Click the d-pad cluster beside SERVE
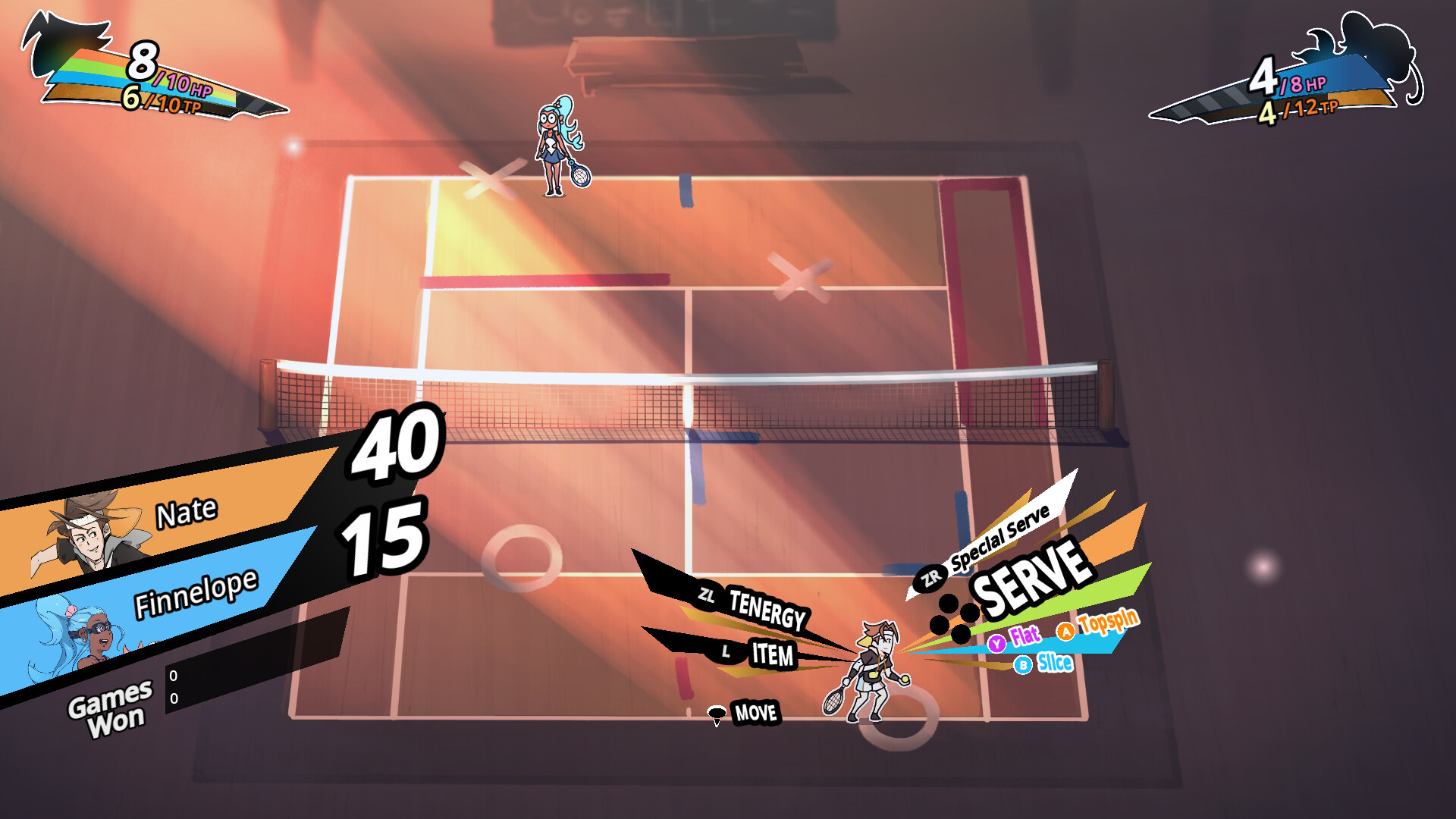 click(955, 617)
